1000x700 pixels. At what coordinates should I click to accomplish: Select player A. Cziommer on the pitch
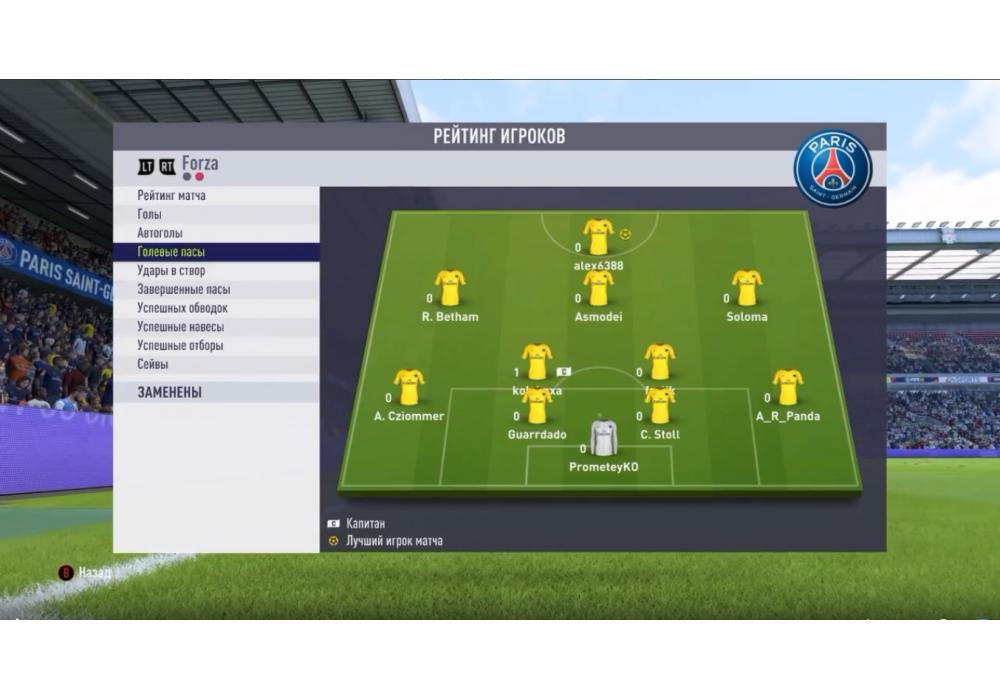click(408, 387)
